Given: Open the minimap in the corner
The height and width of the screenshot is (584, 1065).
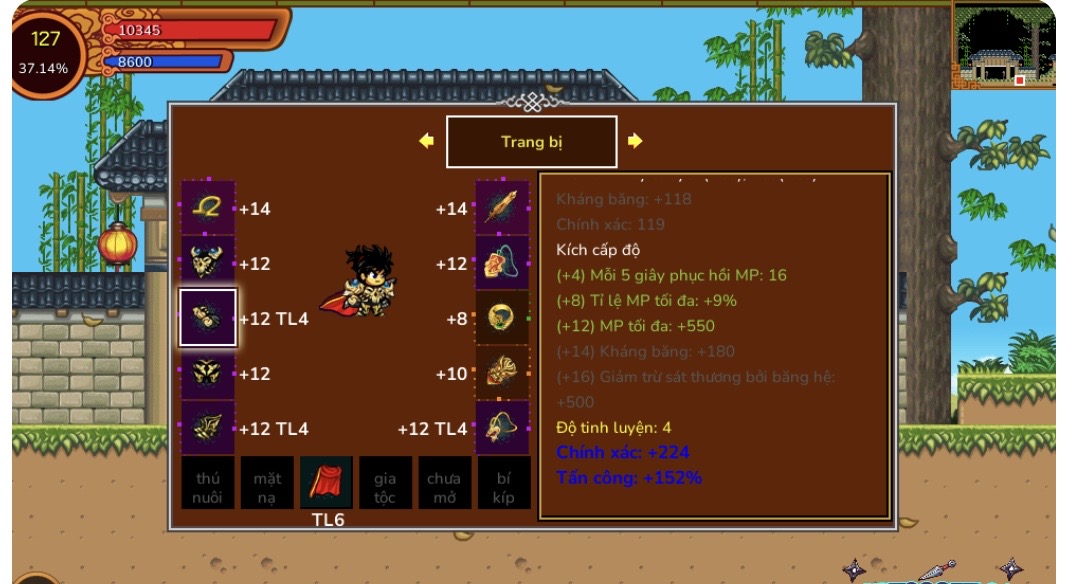Looking at the screenshot, I should click(1002, 45).
